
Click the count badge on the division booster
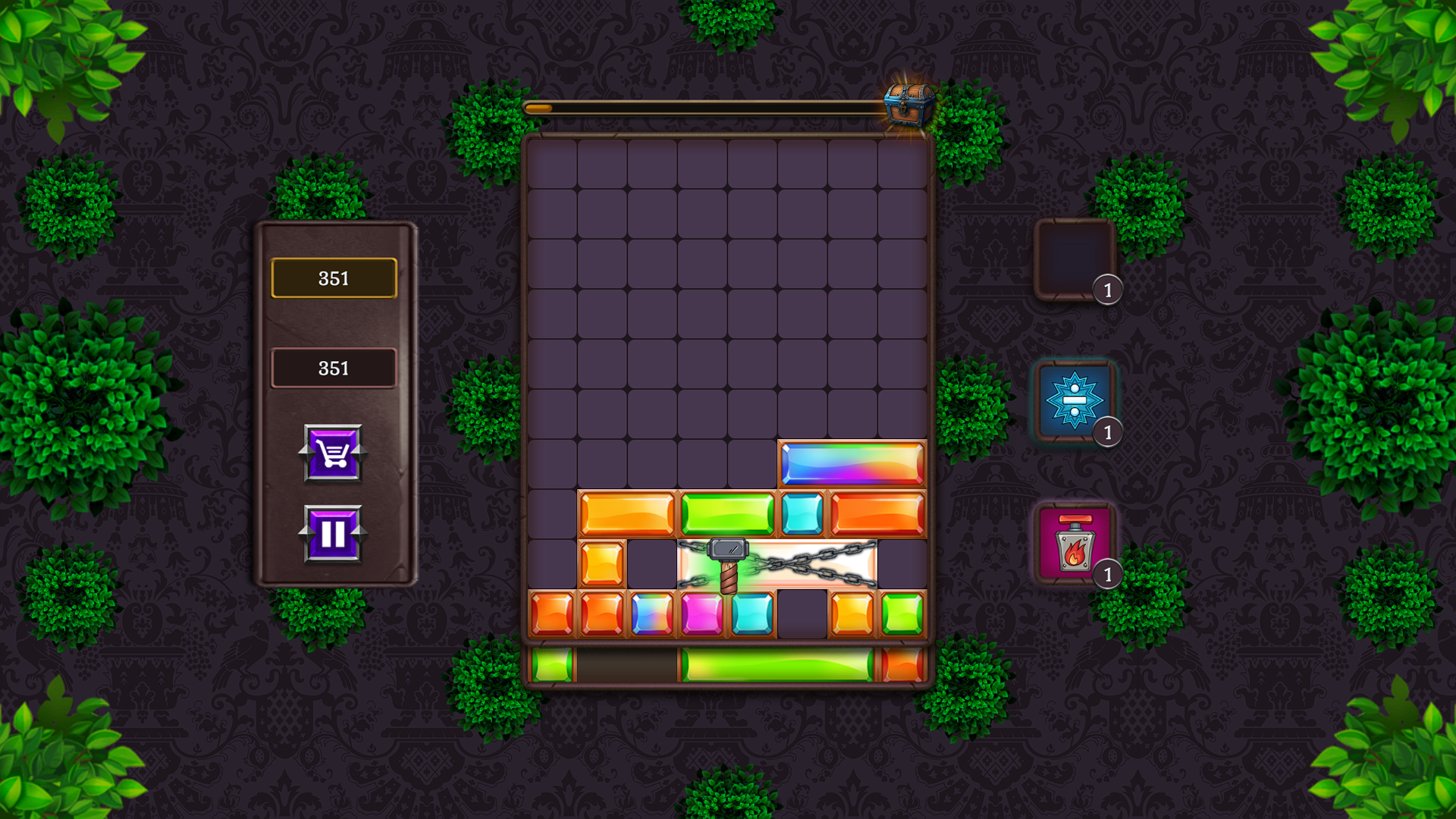coord(1108,431)
